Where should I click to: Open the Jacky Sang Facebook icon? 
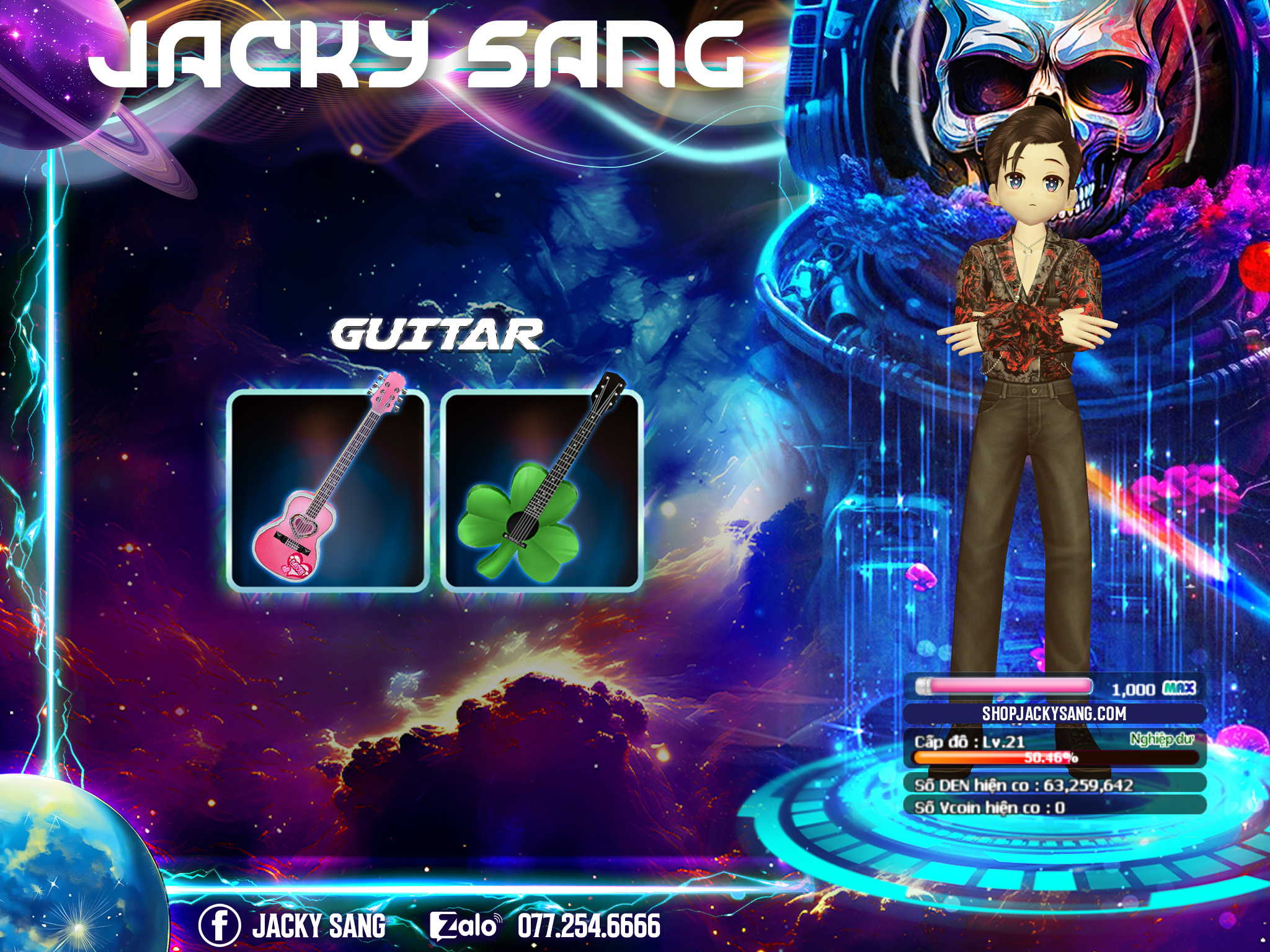(219, 926)
